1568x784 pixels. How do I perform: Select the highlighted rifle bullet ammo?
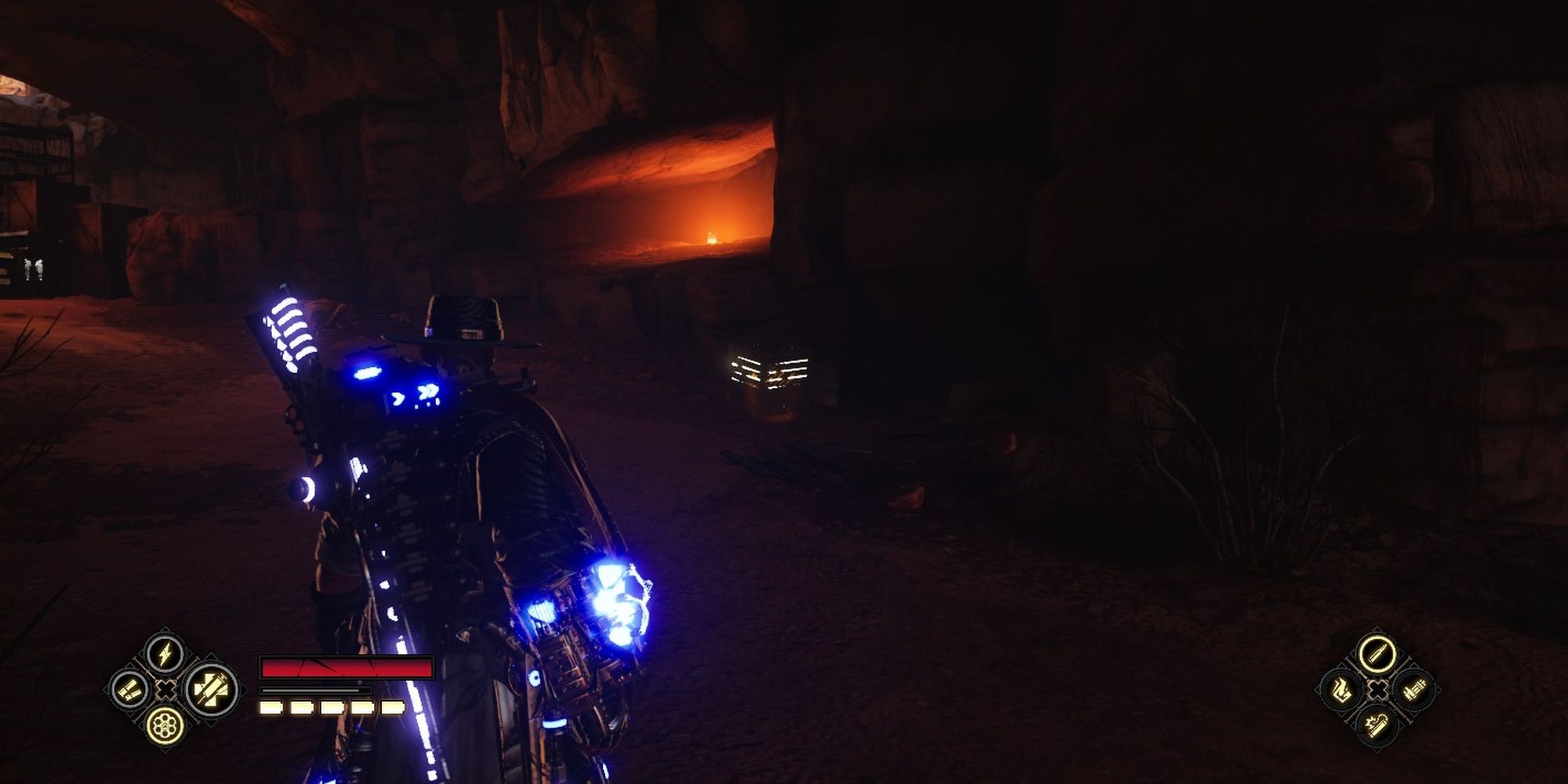coord(1377,654)
